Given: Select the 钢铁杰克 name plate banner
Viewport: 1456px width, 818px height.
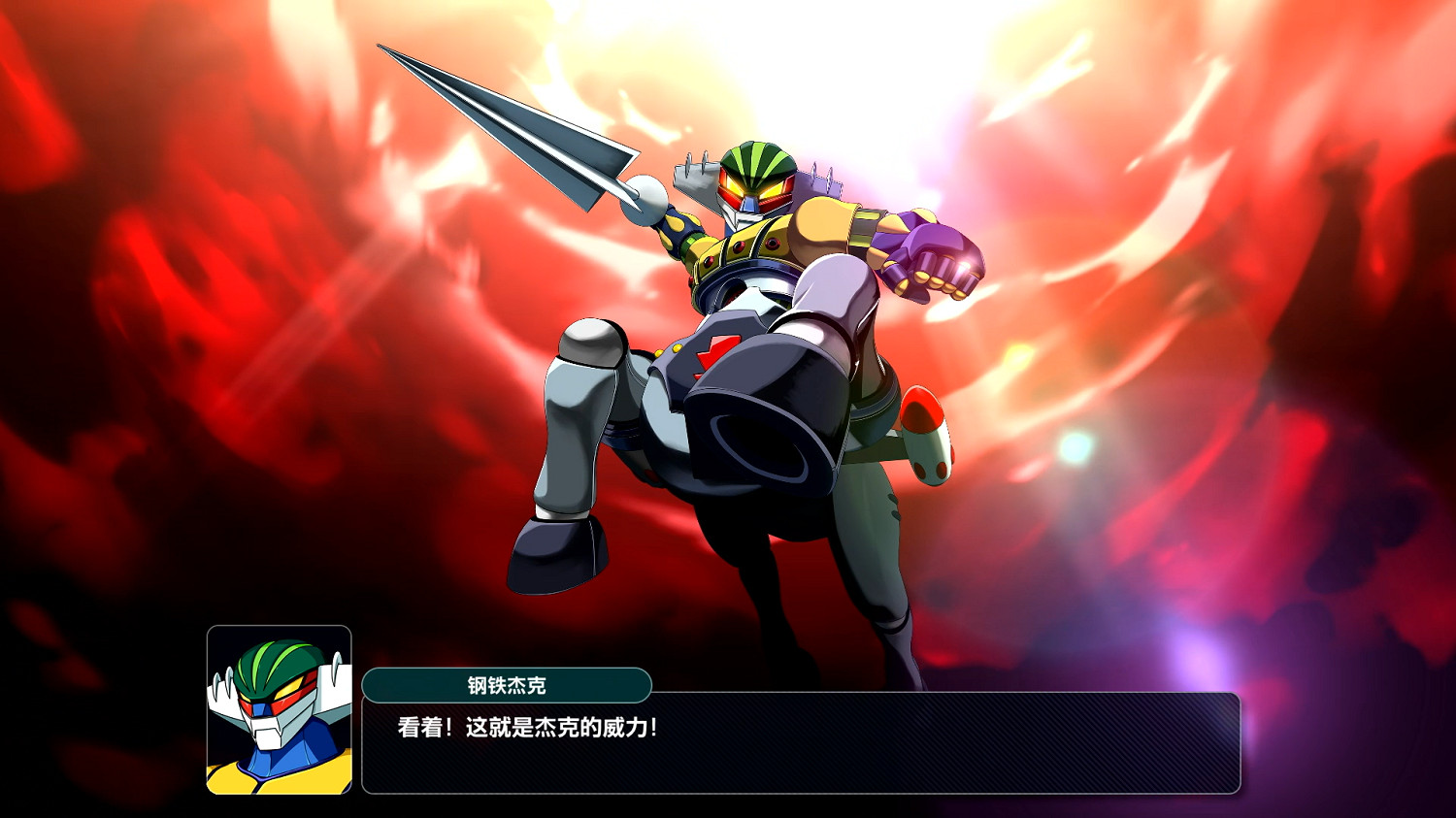Looking at the screenshot, I should pos(505,683).
